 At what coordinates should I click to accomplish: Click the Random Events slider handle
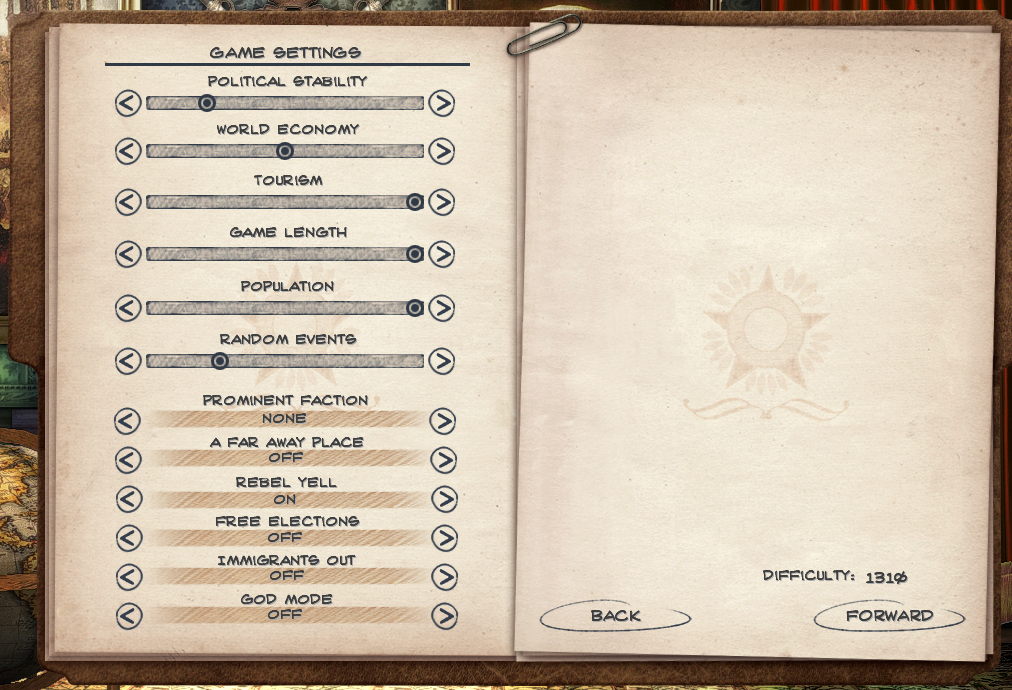[220, 361]
